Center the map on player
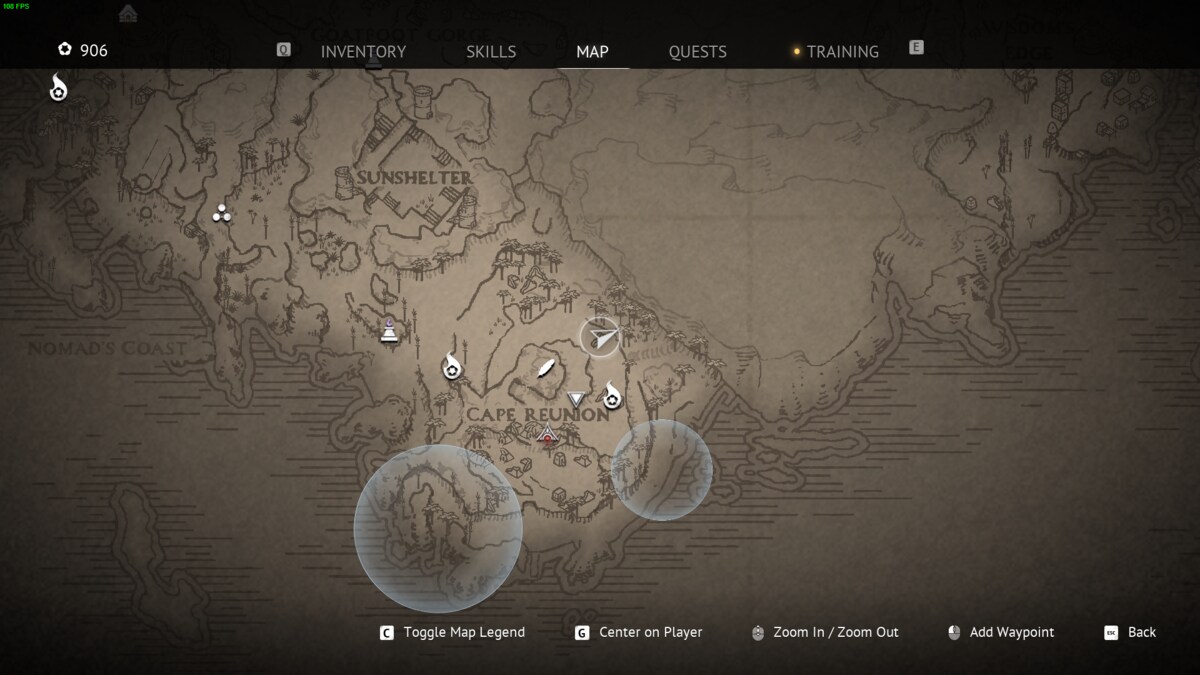 point(638,632)
